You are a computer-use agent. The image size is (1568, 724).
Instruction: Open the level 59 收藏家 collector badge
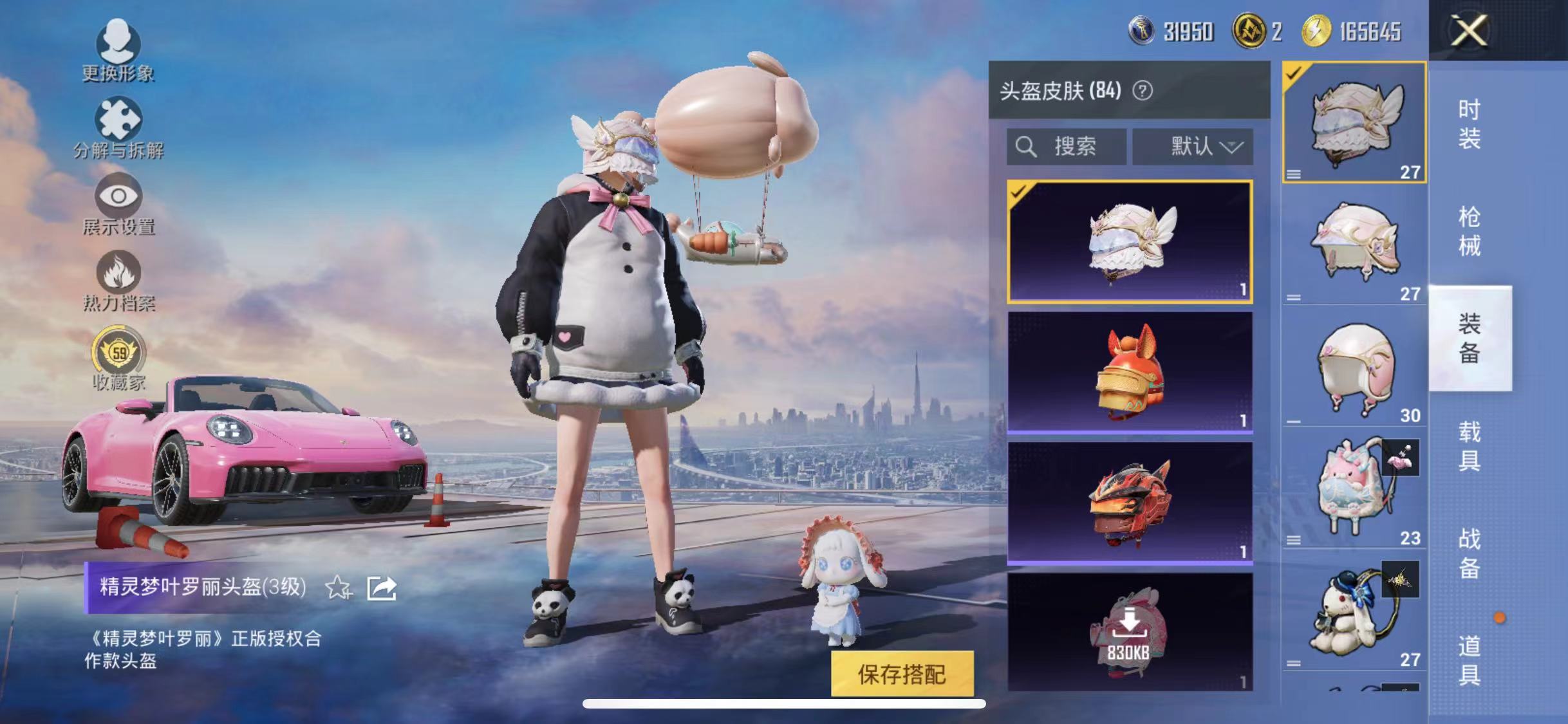(119, 354)
